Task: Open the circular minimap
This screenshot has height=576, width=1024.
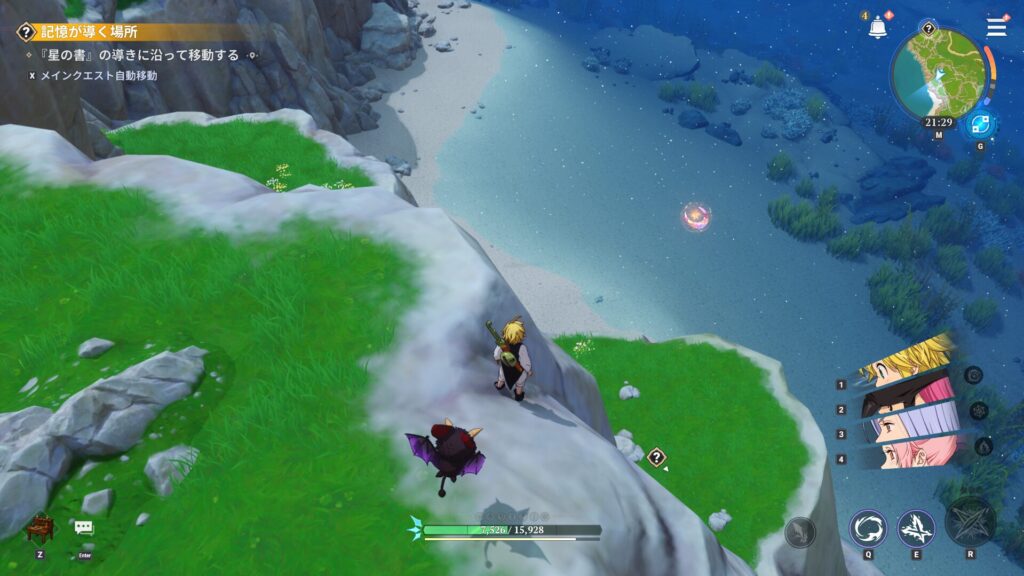Action: click(938, 73)
